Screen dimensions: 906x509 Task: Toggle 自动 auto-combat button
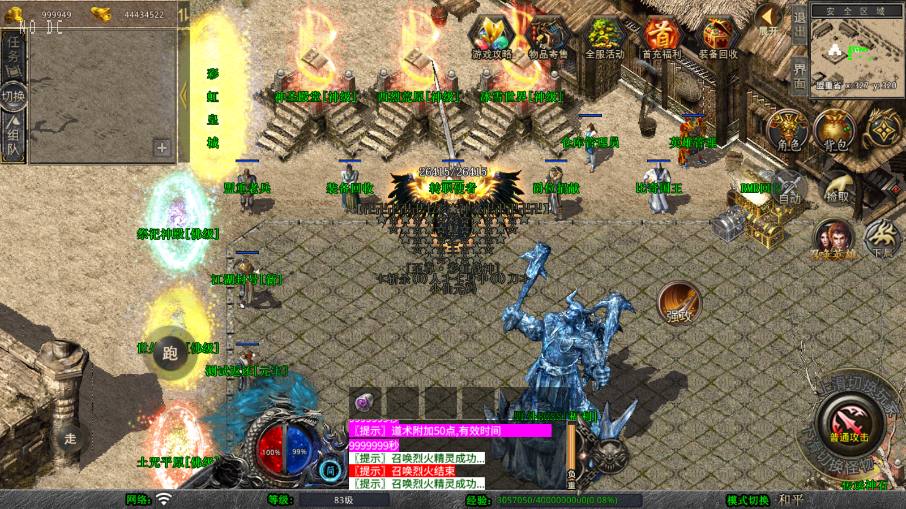[x=788, y=186]
